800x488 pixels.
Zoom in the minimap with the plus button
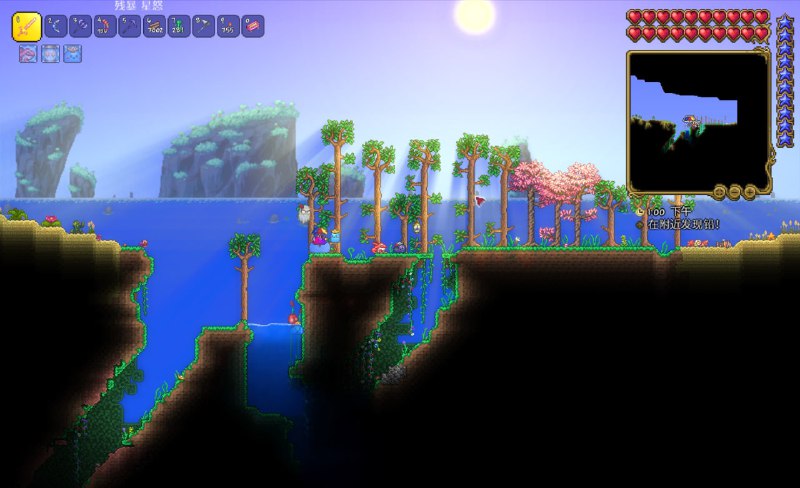(749, 191)
